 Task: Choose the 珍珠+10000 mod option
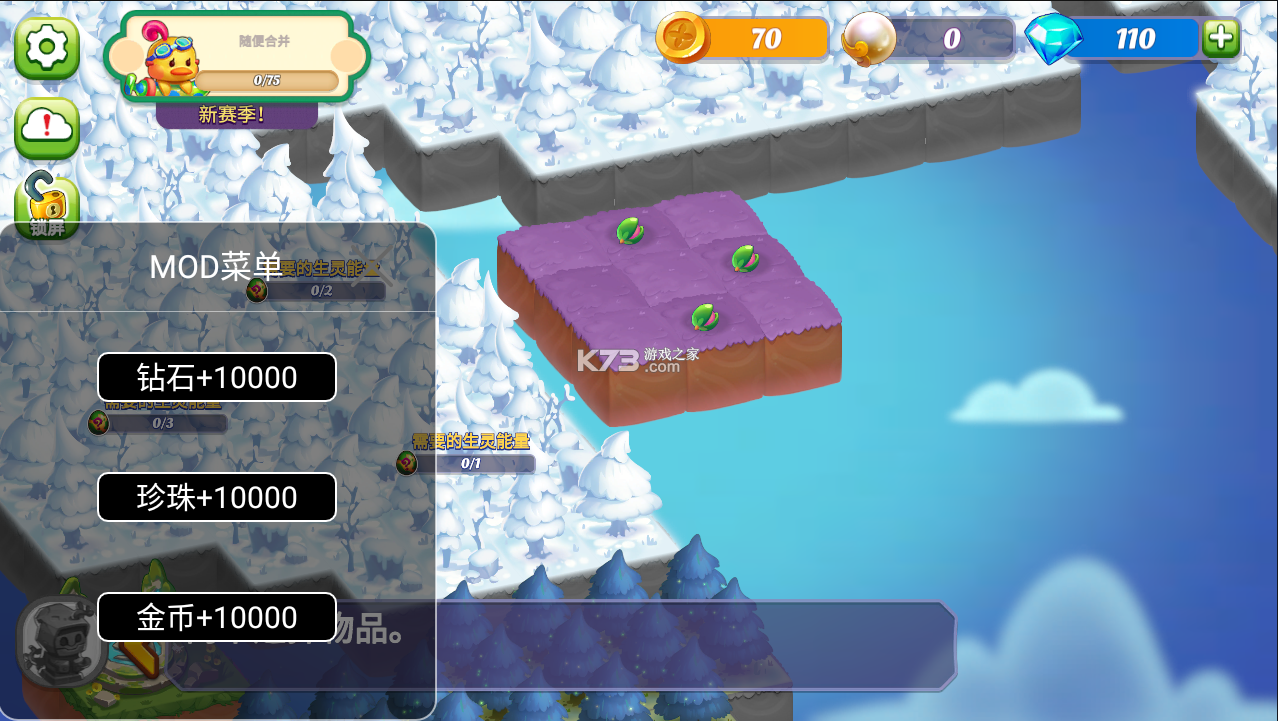pos(217,497)
